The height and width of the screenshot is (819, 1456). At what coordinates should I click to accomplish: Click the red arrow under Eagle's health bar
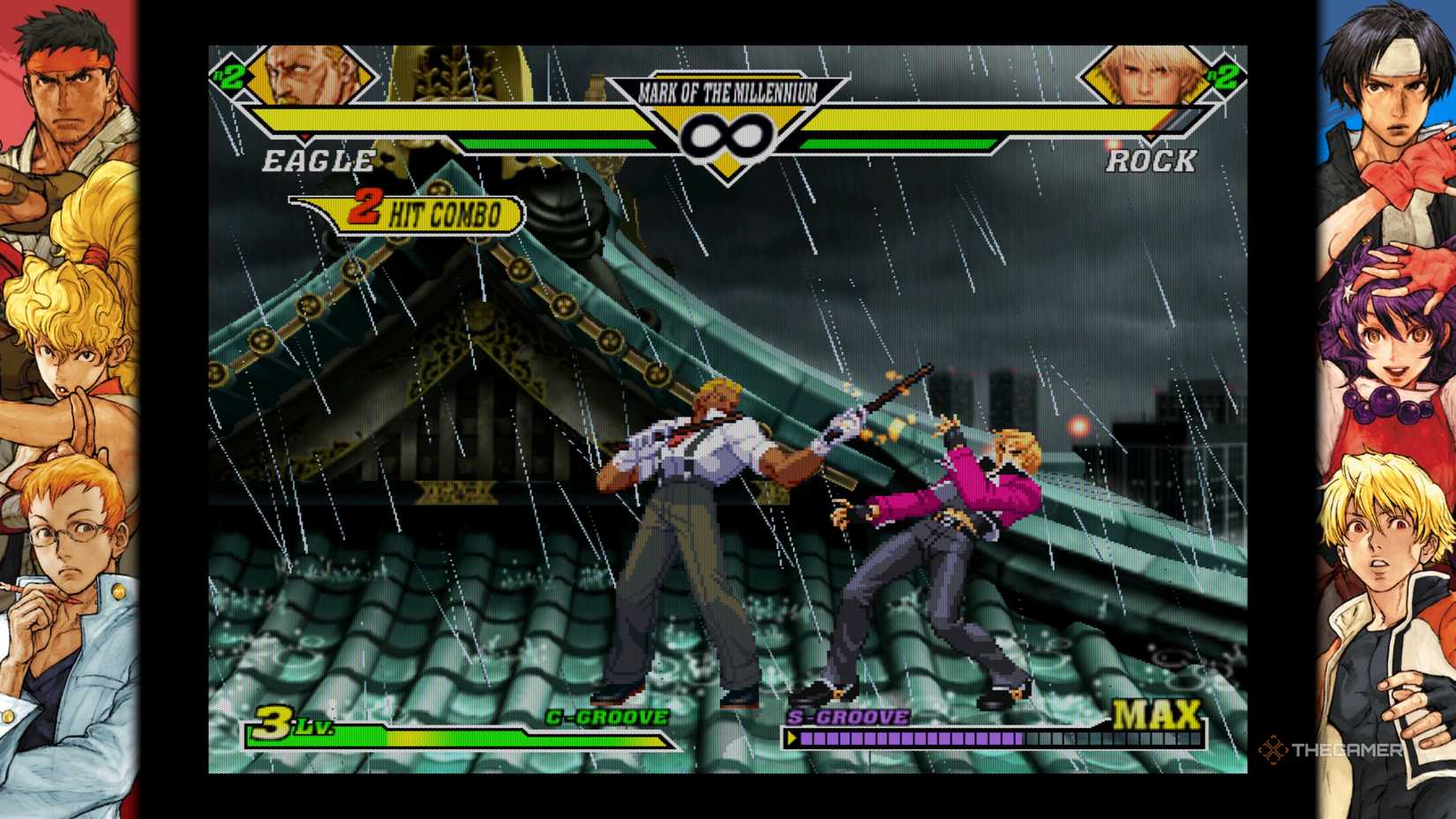coord(304,136)
